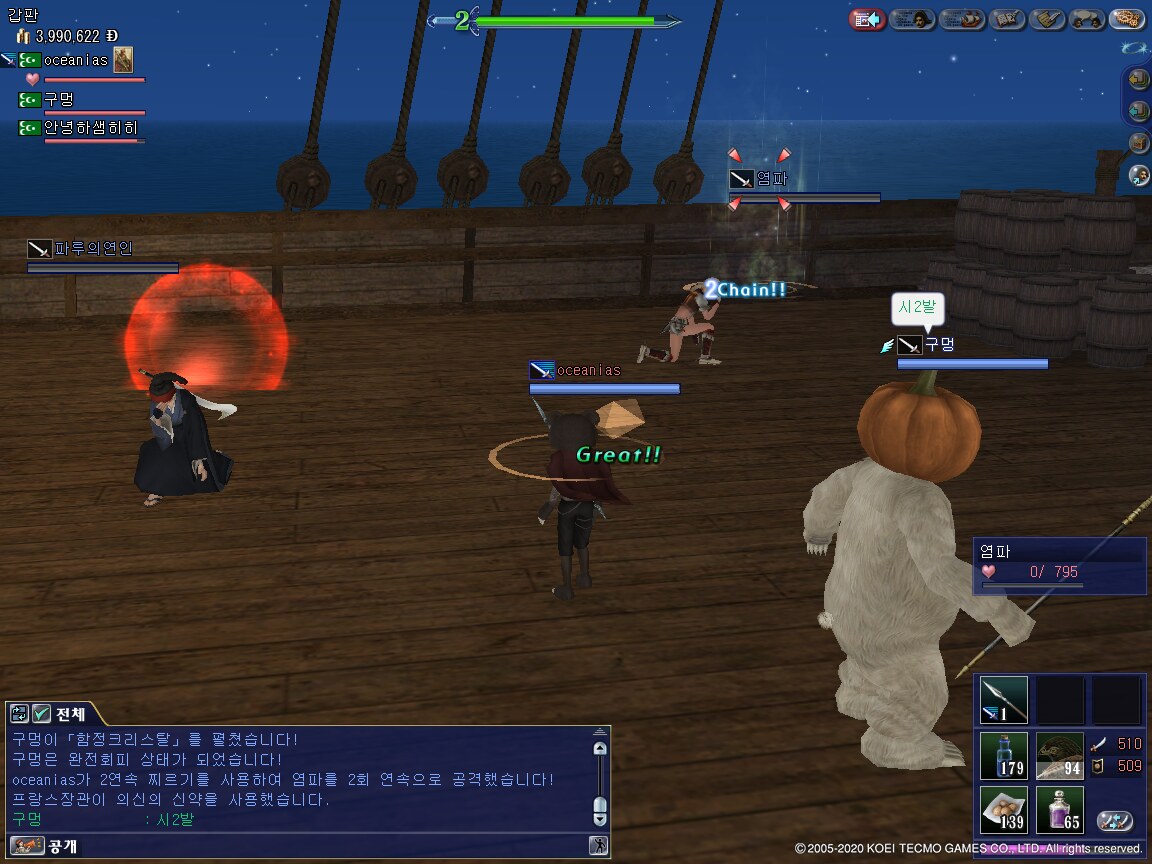Open the ship menu button
The image size is (1152, 864).
coord(962,19)
